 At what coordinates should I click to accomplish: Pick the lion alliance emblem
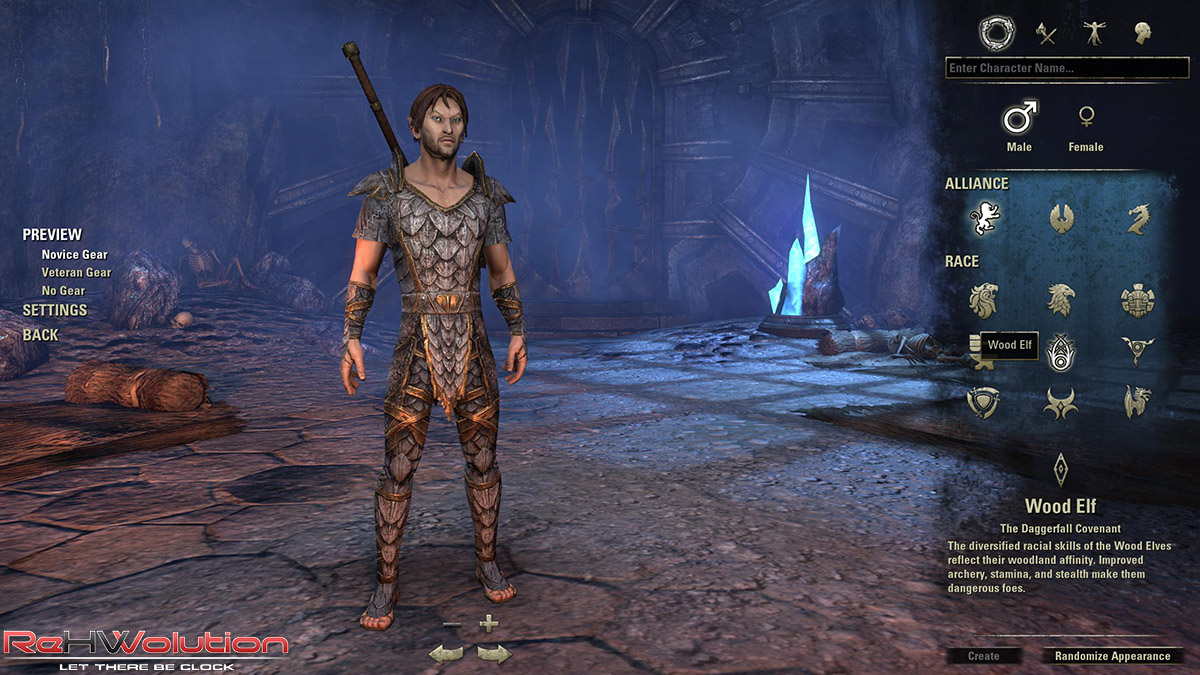[984, 218]
